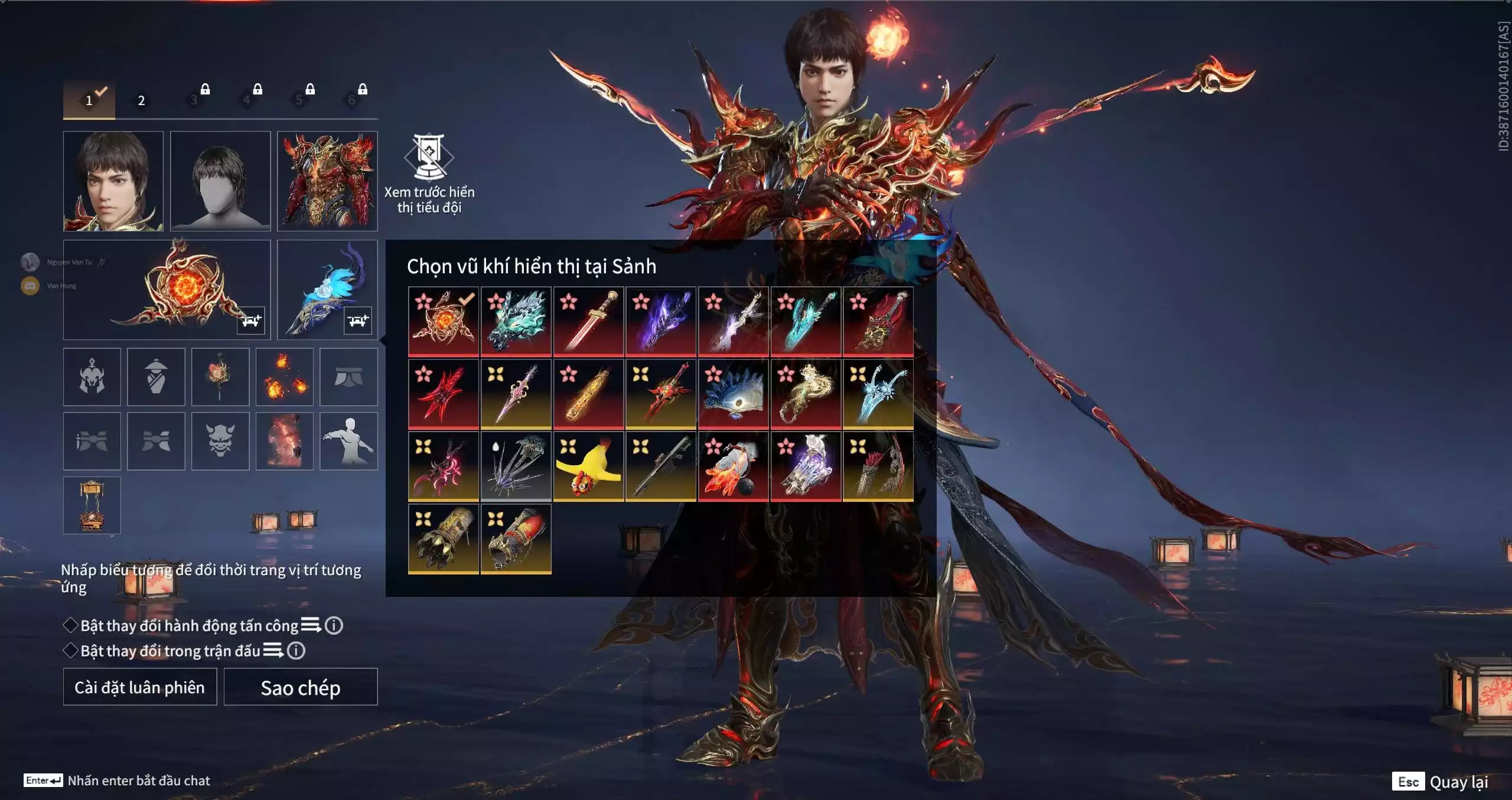
Task: Select the hanging lantern accessory slot
Action: pos(92,505)
